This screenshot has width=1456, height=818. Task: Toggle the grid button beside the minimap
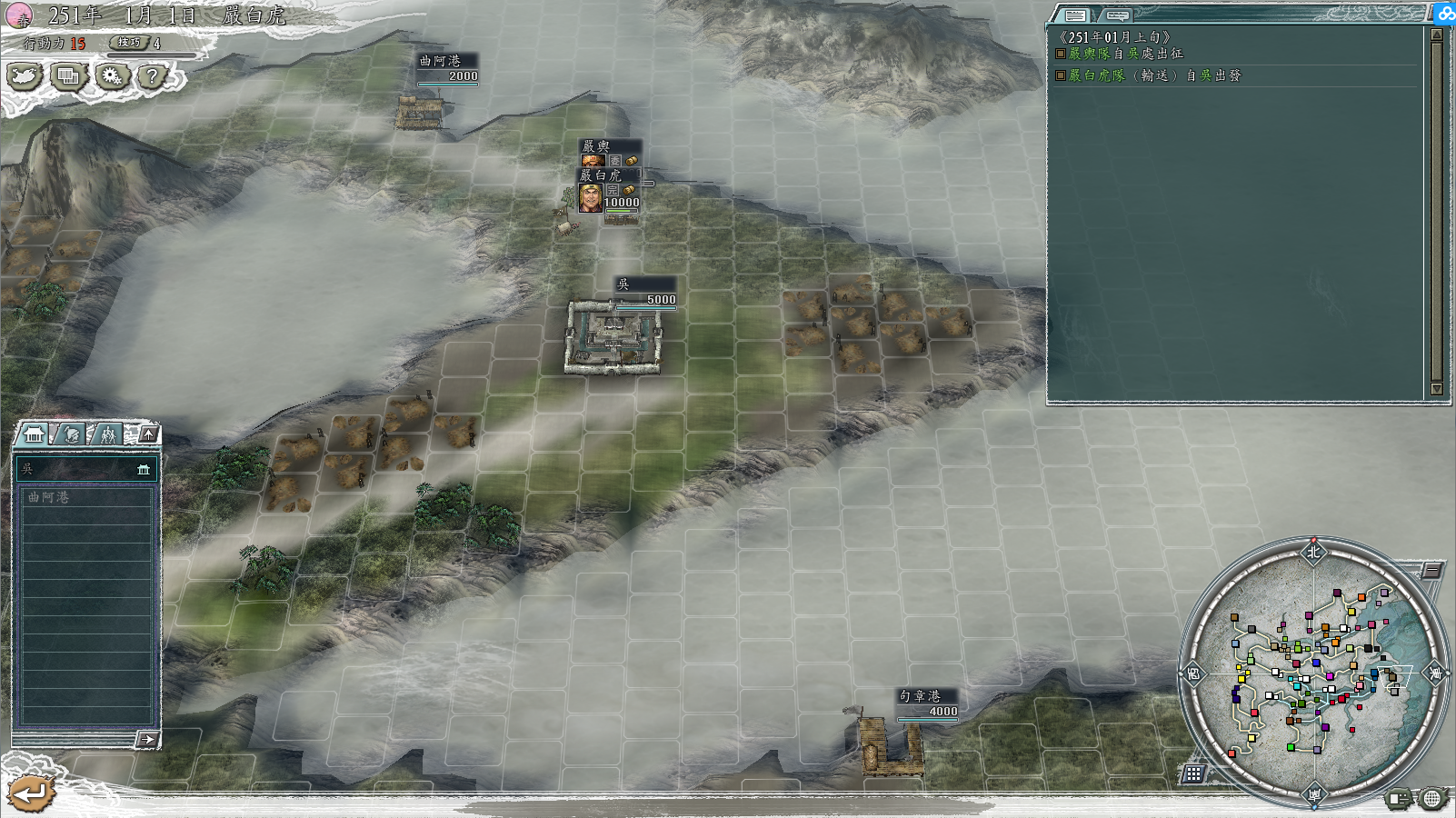tap(1193, 773)
